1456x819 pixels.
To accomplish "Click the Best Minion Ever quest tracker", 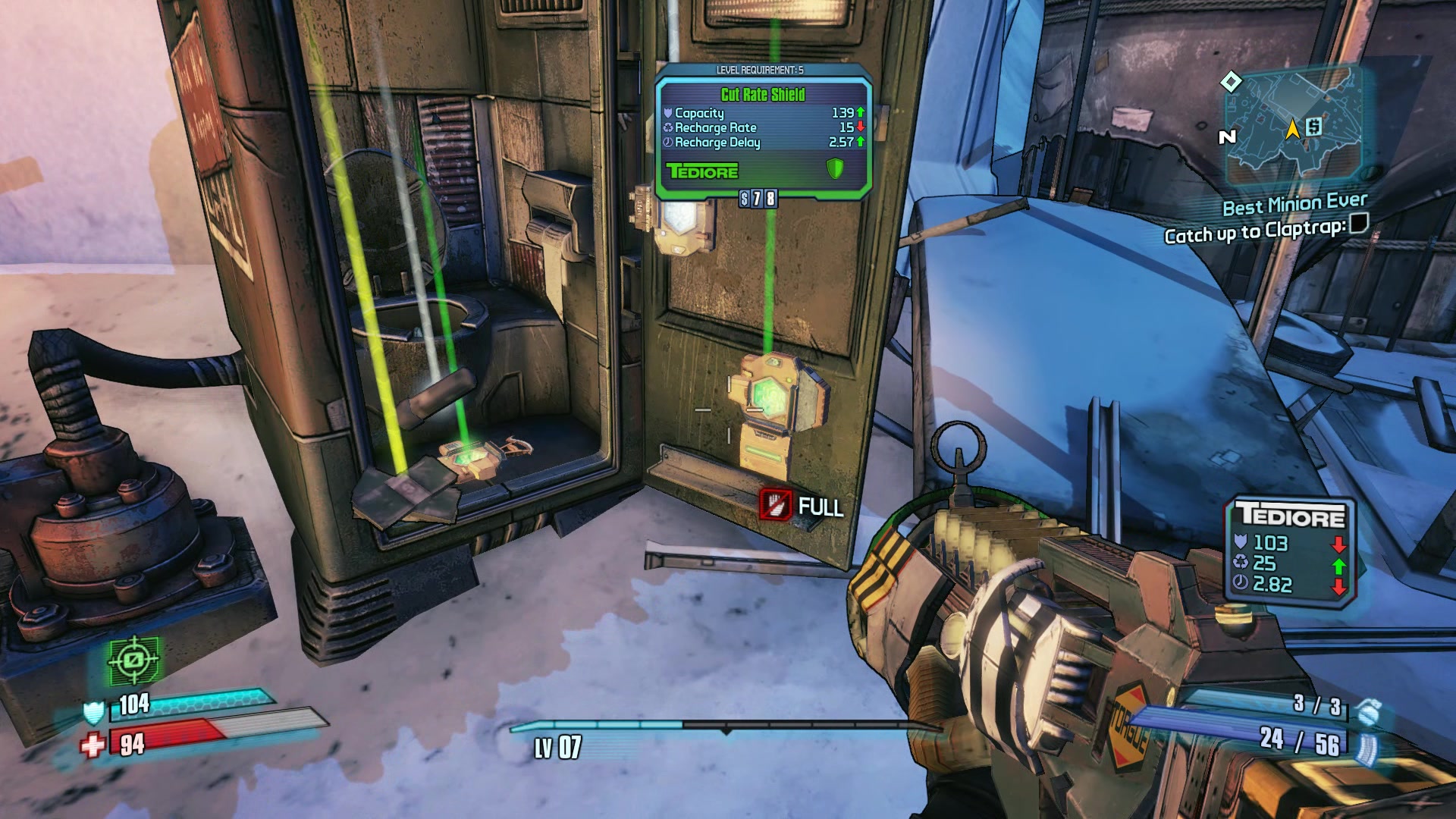I will [1294, 203].
